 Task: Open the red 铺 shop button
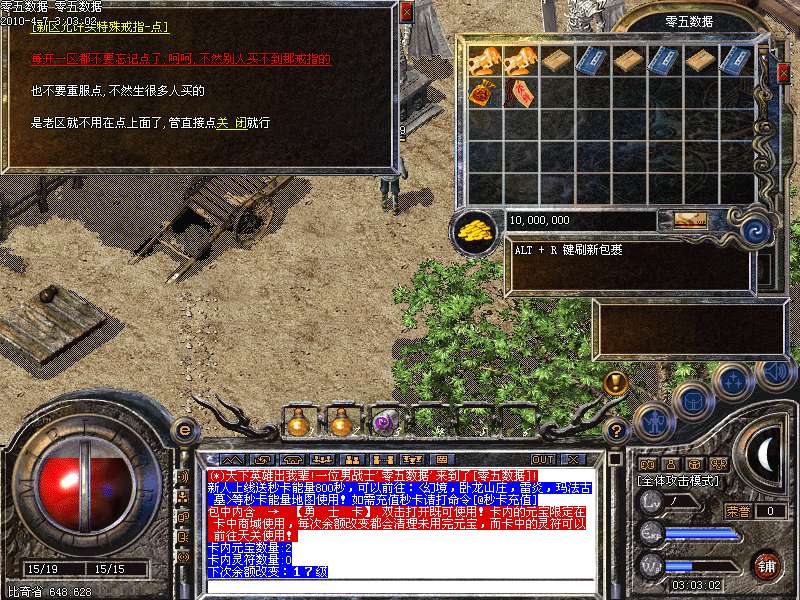click(x=767, y=566)
